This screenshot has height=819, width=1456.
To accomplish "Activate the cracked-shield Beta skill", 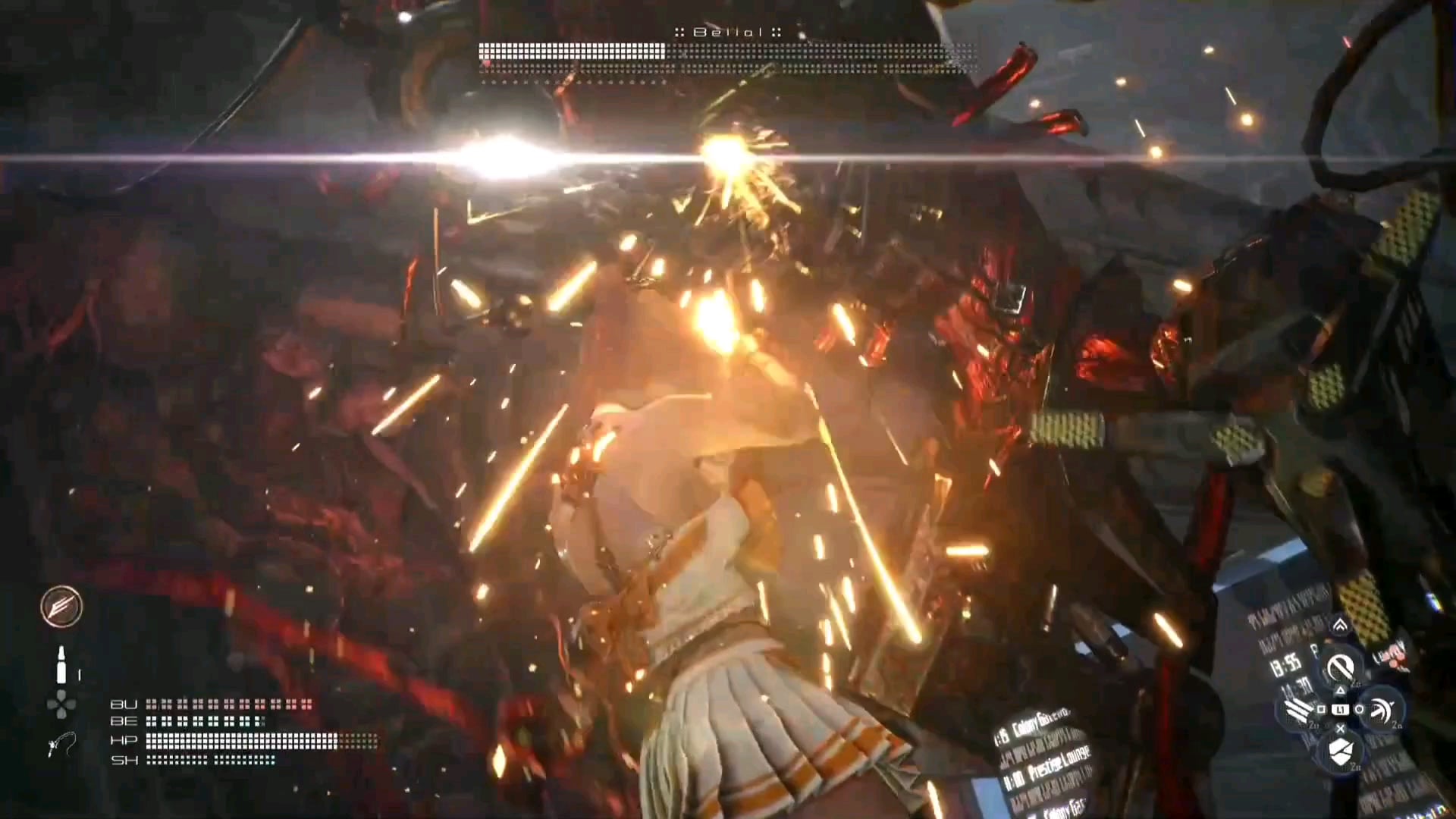I will (x=1340, y=751).
